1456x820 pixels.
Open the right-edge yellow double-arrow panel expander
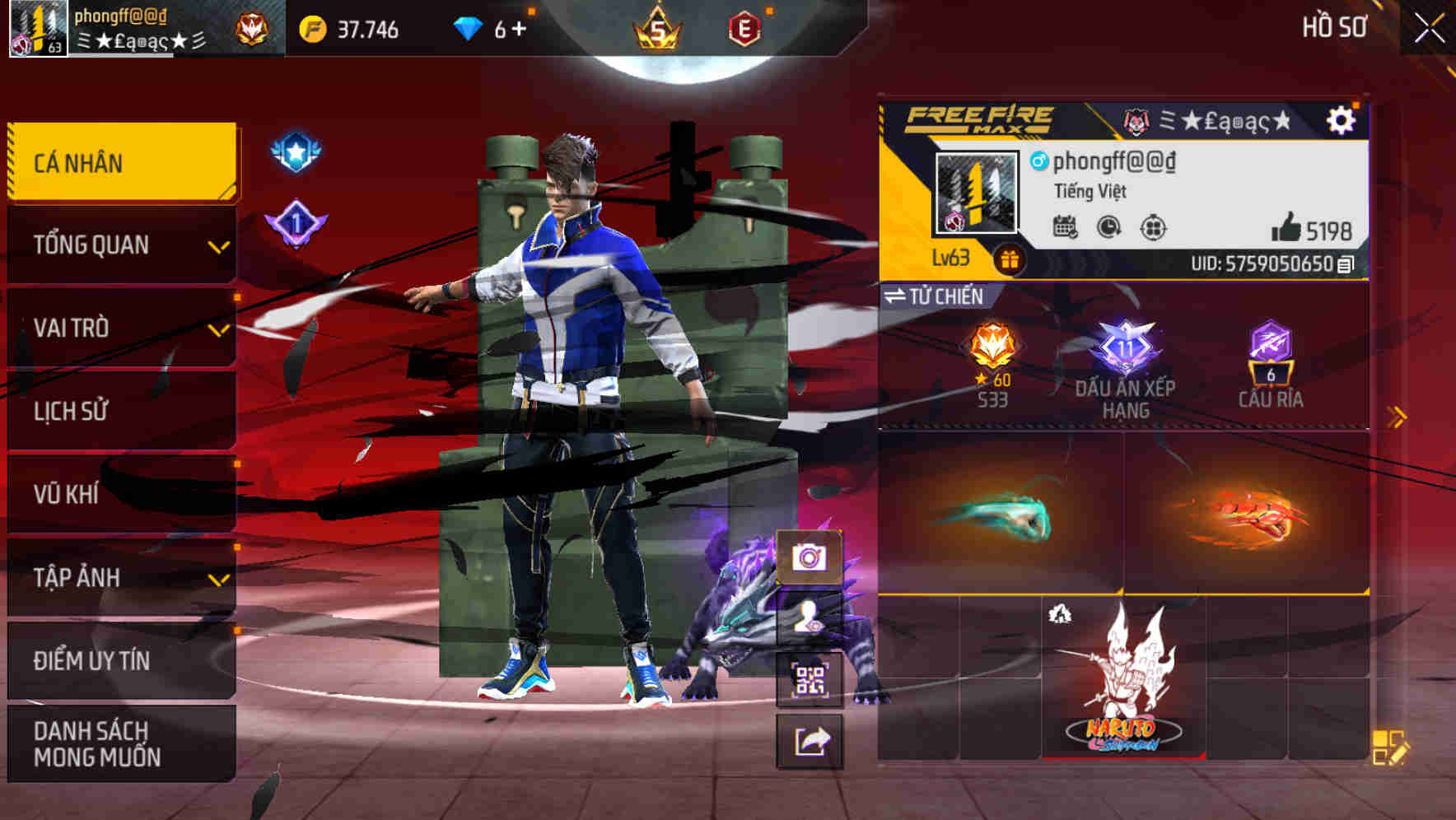point(1395,417)
